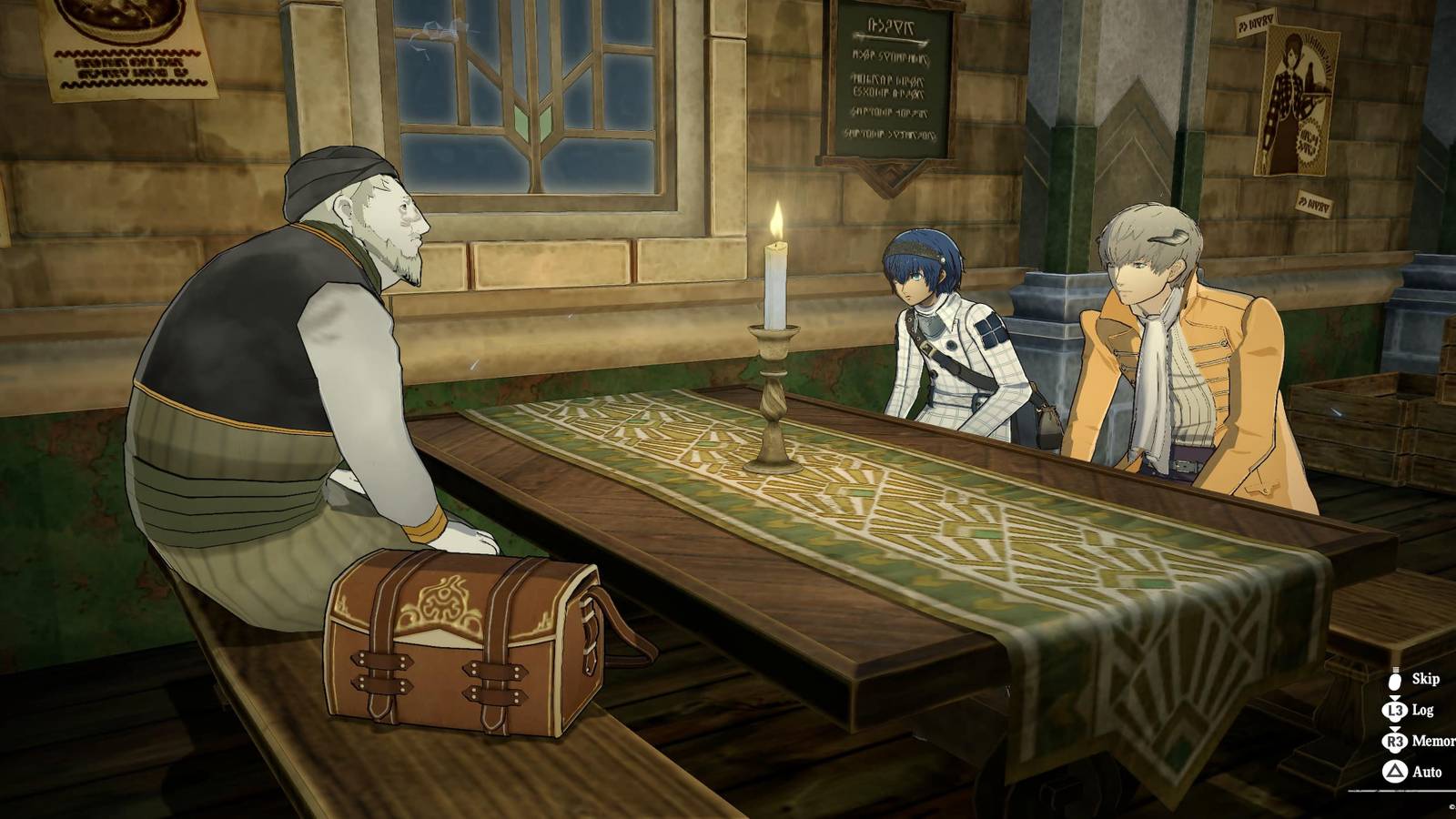
Task: Click the arrow above the R3 Memory prompt
Action: [x=1394, y=728]
